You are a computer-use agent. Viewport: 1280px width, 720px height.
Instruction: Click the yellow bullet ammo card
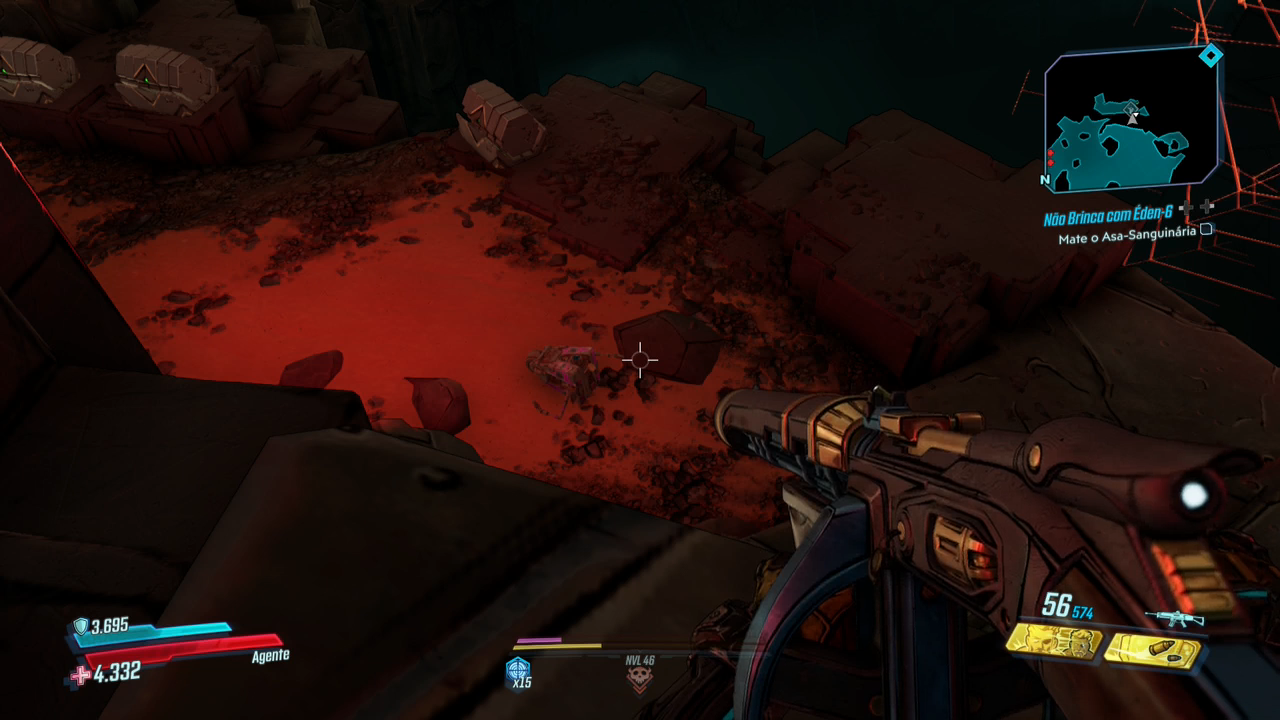coord(1151,651)
